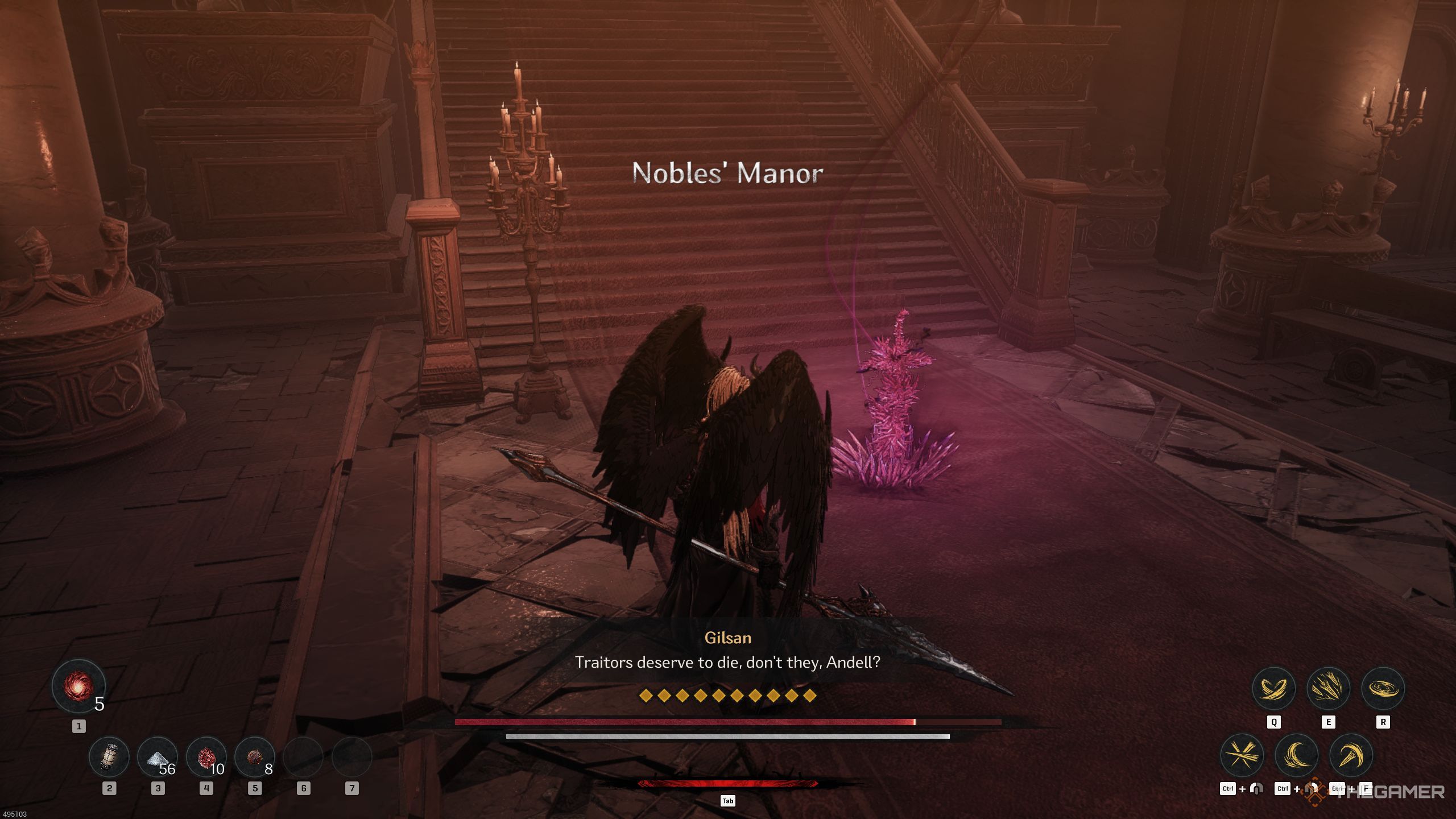Activate the spinning whirlwind skill
Viewport: 1456px width, 819px height.
pyautogui.click(x=1383, y=689)
